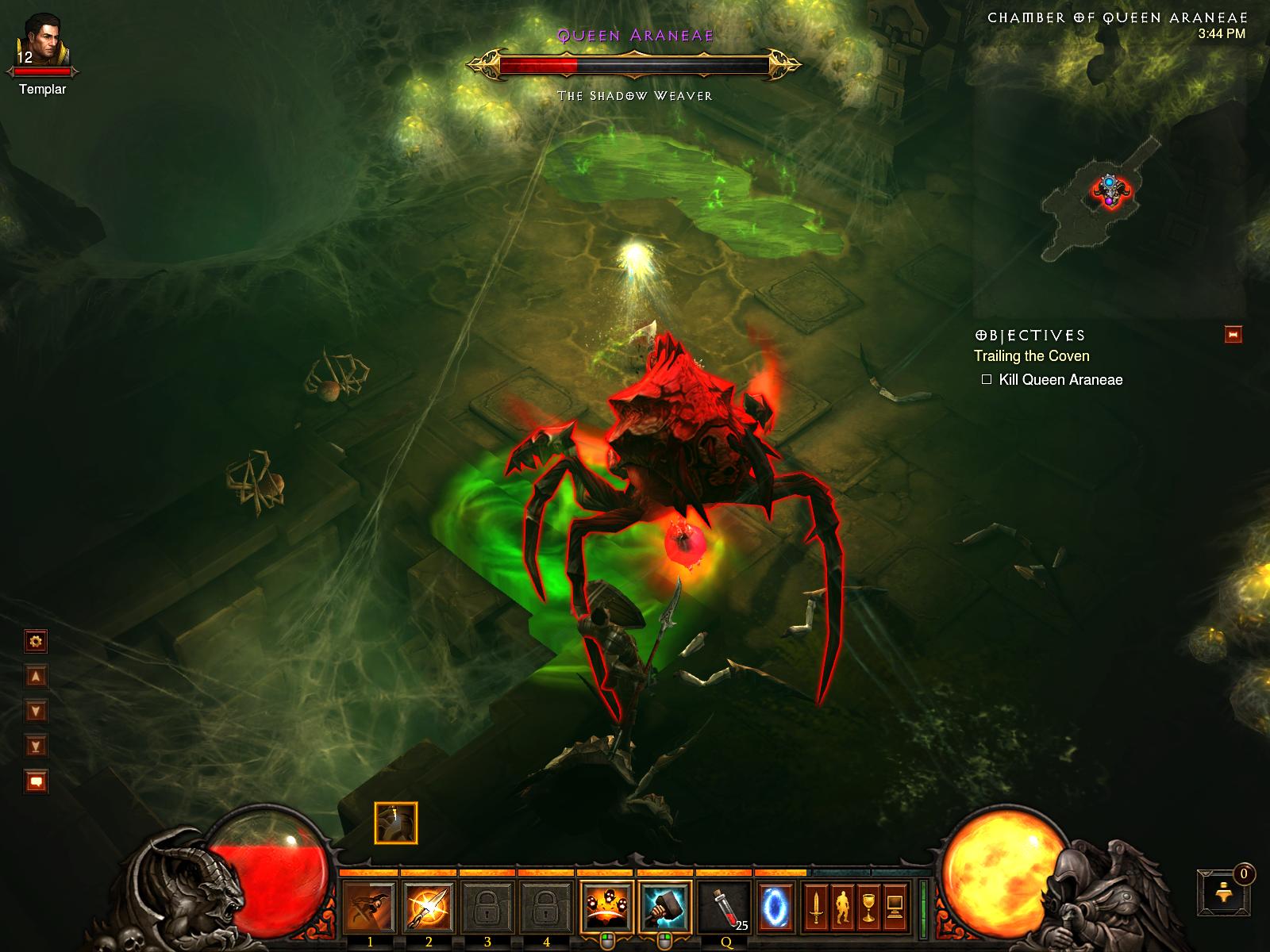1270x952 pixels.
Task: Jump chat to the bottom arrow button
Action: pyautogui.click(x=37, y=746)
